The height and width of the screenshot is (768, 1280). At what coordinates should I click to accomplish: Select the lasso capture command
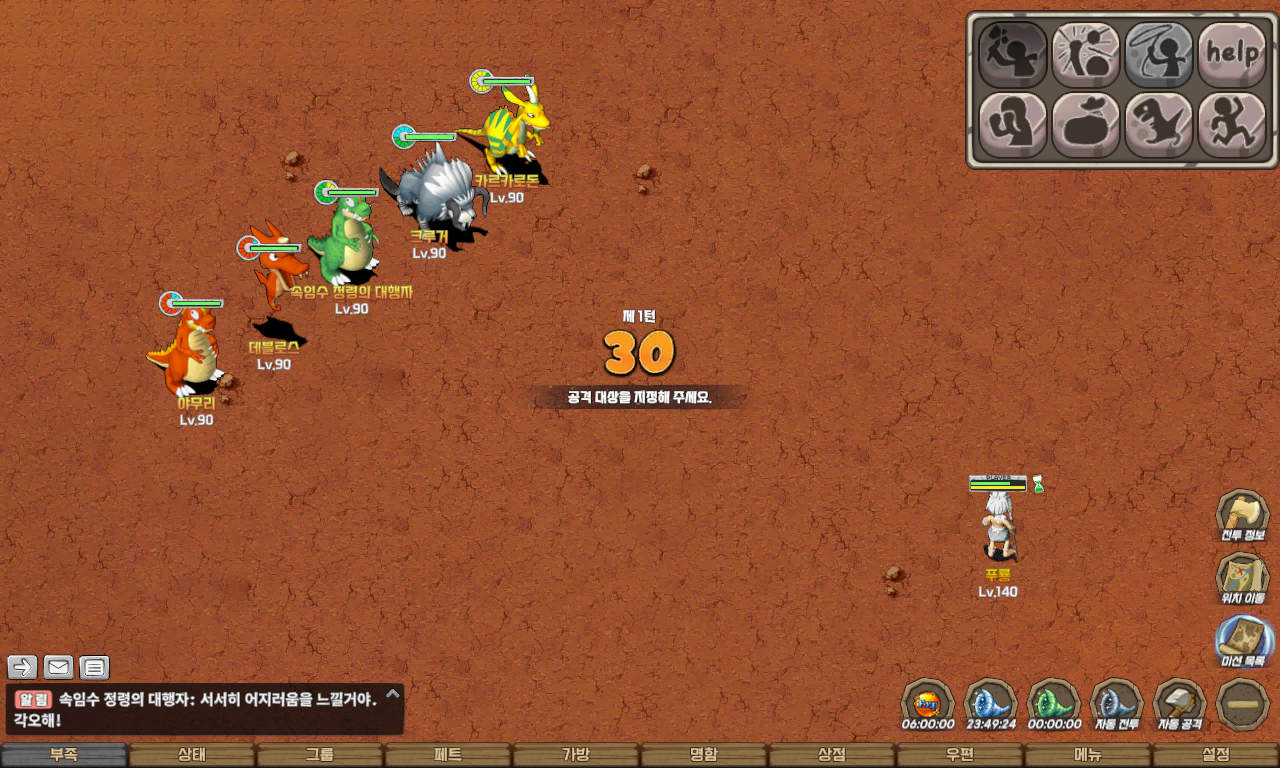tap(1158, 53)
